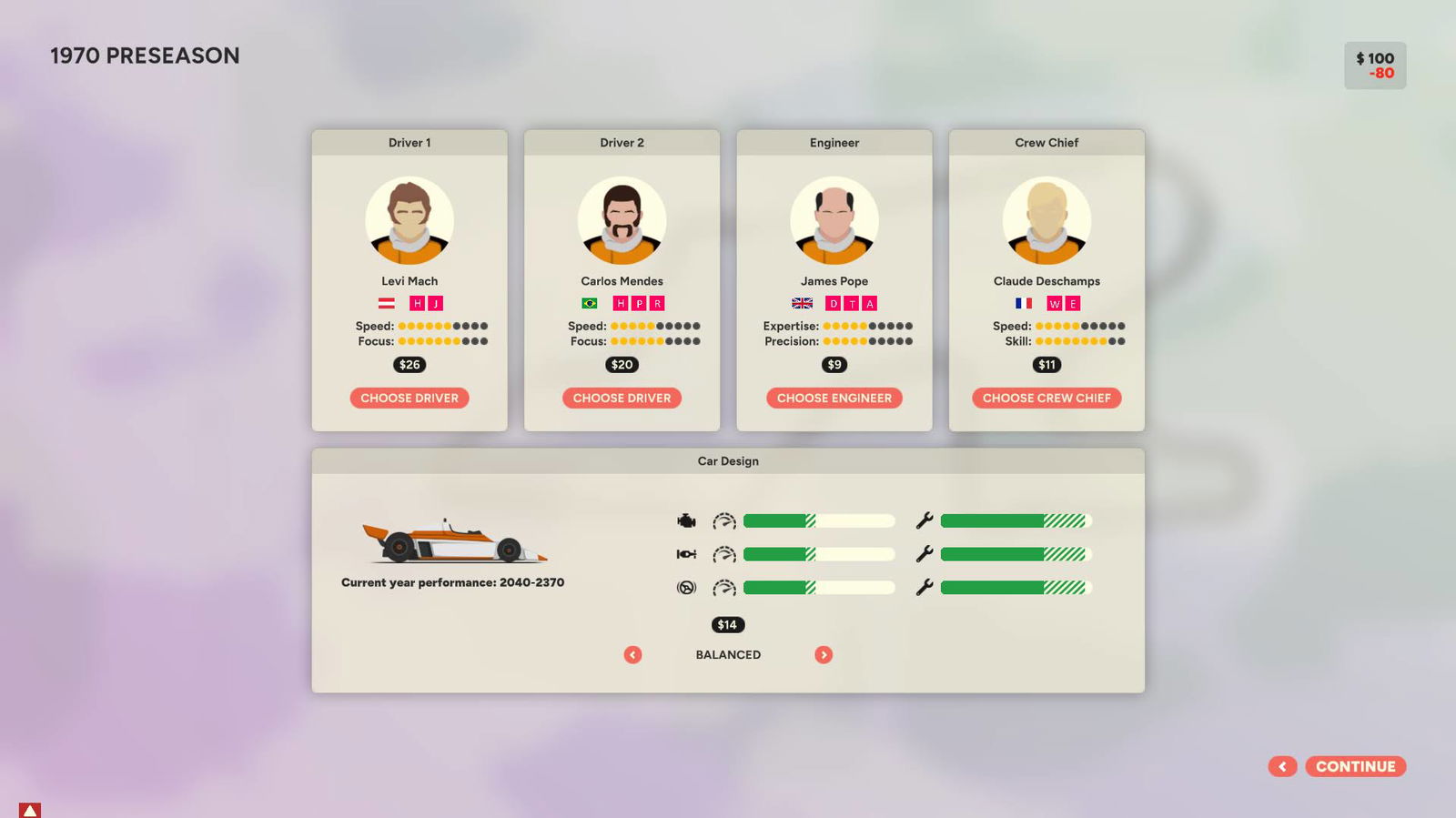
Task: Click the red triangle icon in corner
Action: 30,810
